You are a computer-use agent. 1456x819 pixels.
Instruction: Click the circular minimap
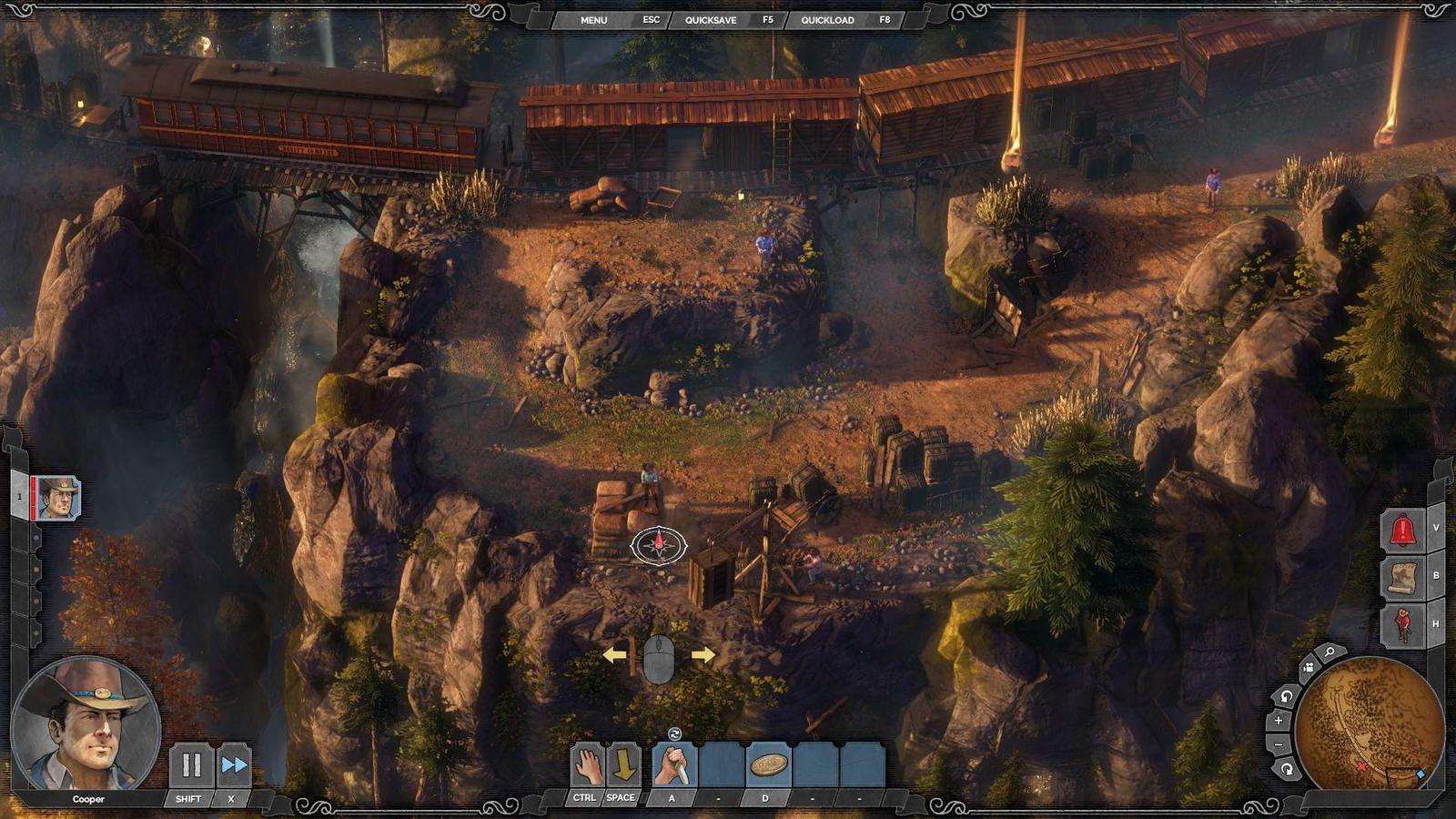(x=1369, y=724)
